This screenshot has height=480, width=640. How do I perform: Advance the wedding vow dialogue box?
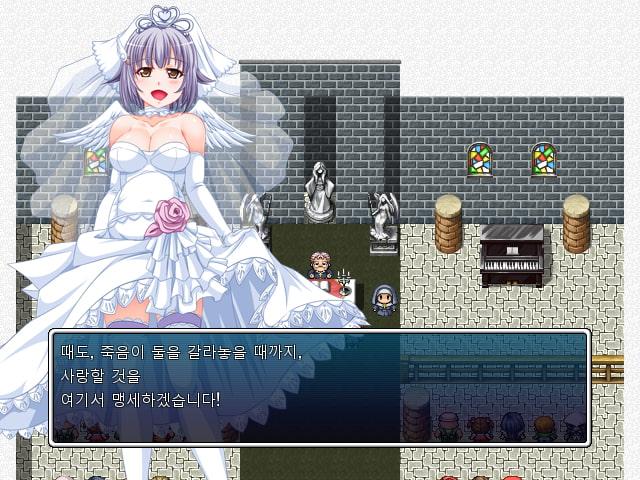[x=320, y=387]
